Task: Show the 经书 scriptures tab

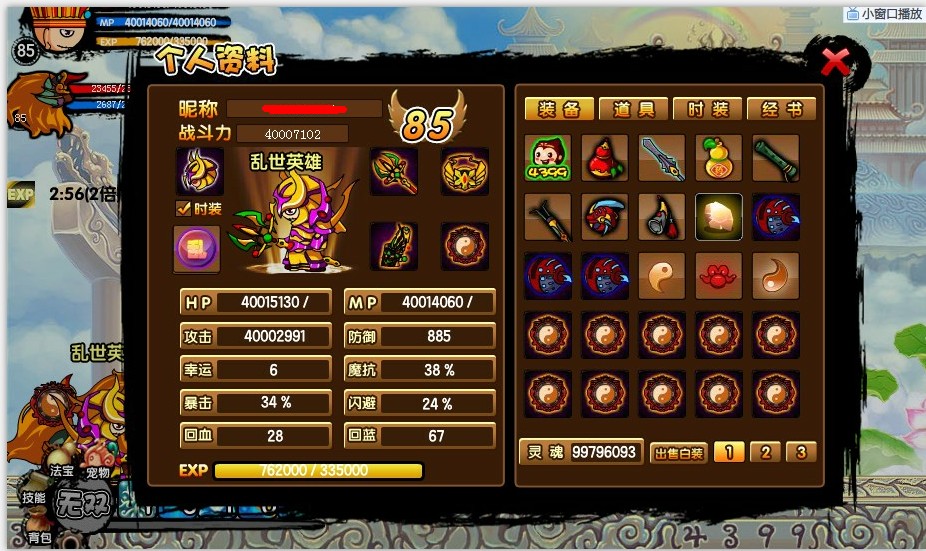Action: [780, 109]
